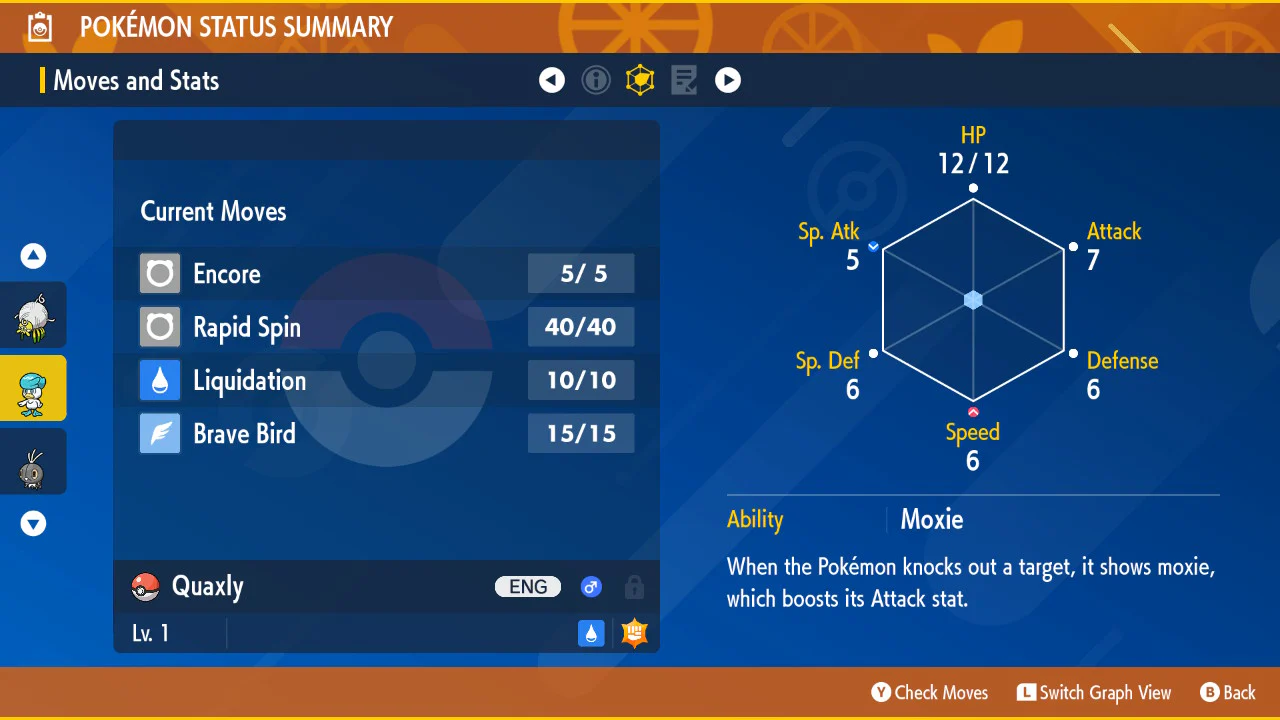Go to previous summary page arrow
Image resolution: width=1280 pixels, height=720 pixels.
point(552,80)
